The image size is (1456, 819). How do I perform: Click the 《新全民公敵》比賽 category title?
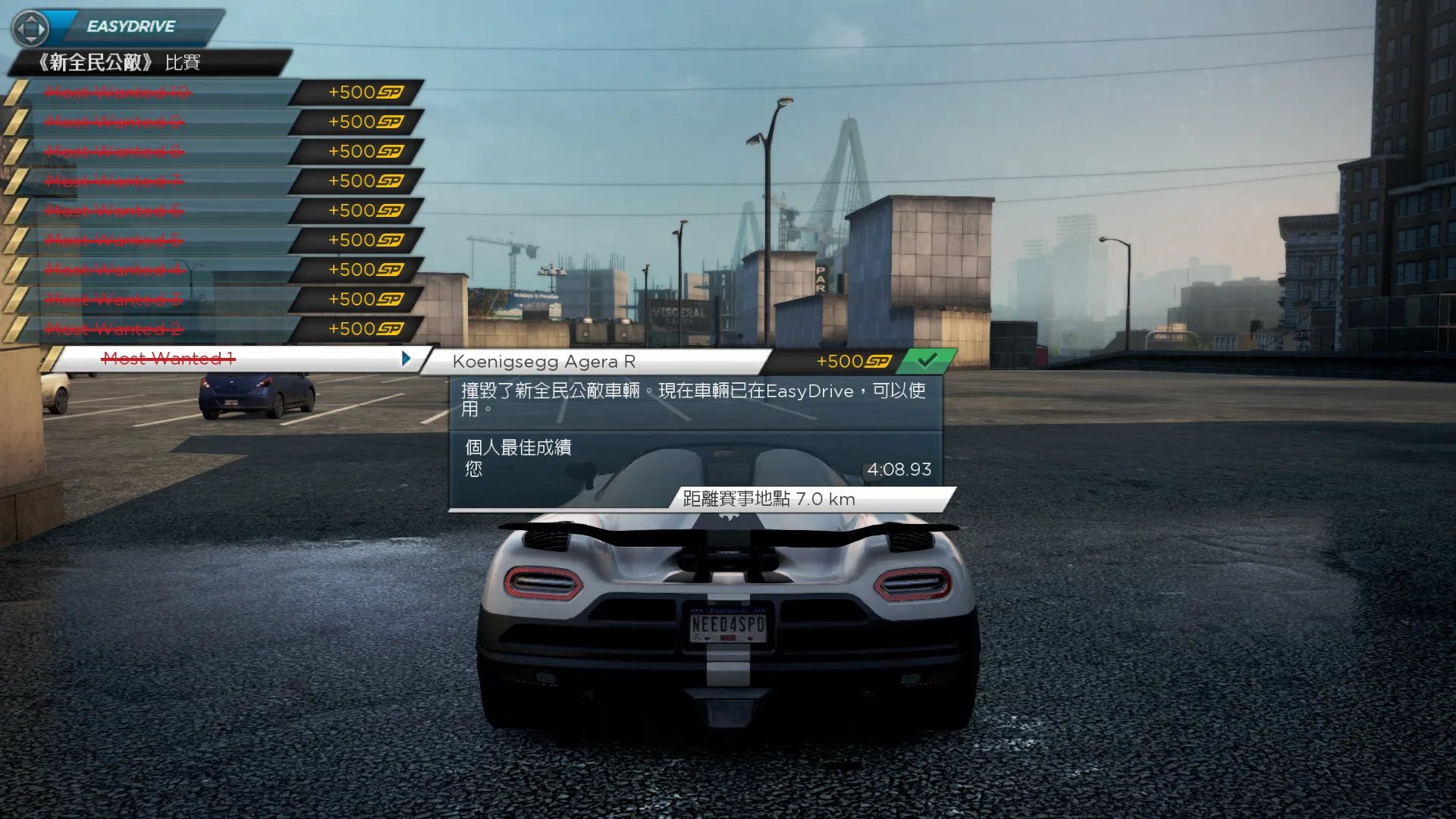pos(118,62)
